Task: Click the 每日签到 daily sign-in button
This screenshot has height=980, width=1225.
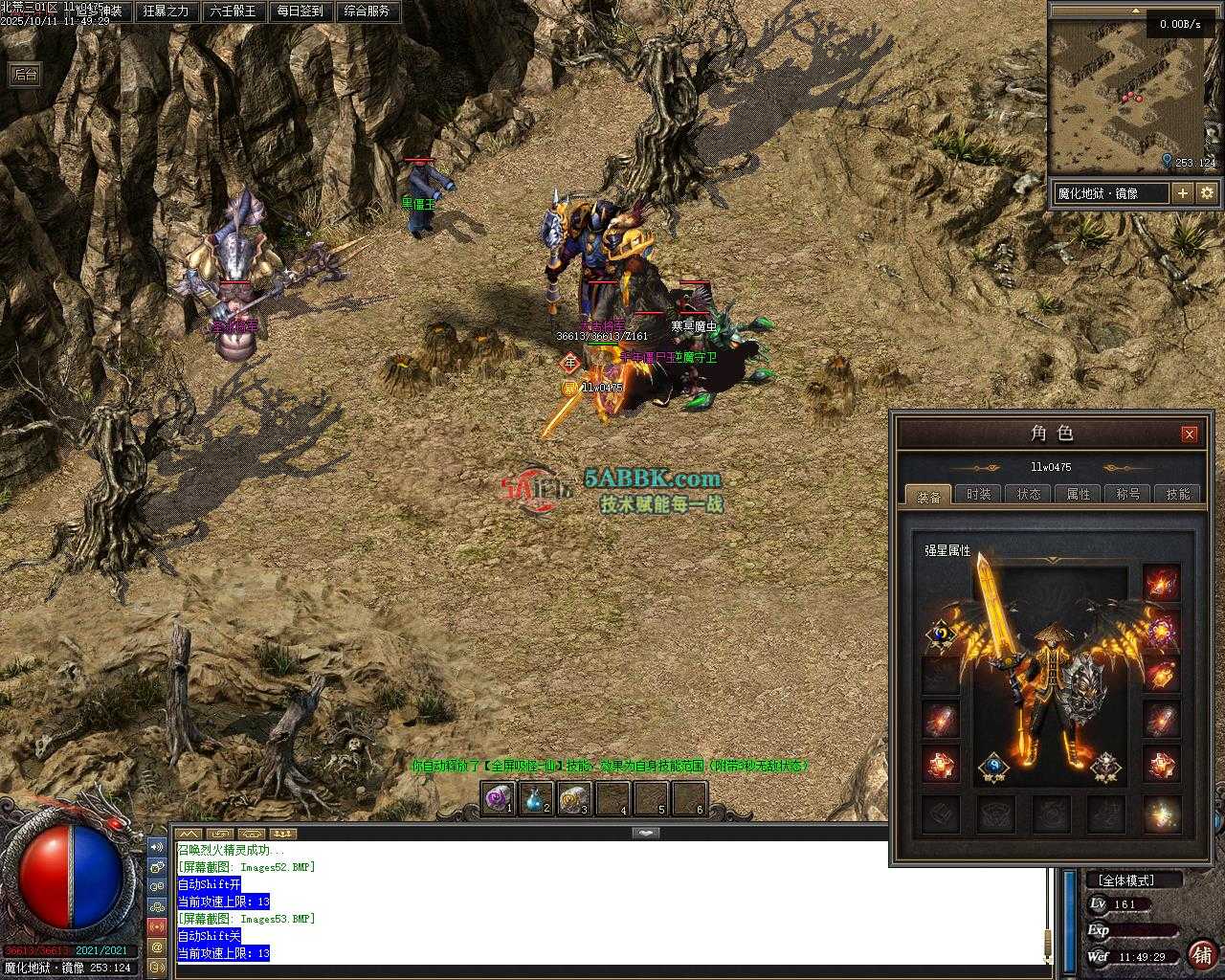Action: tap(300, 11)
